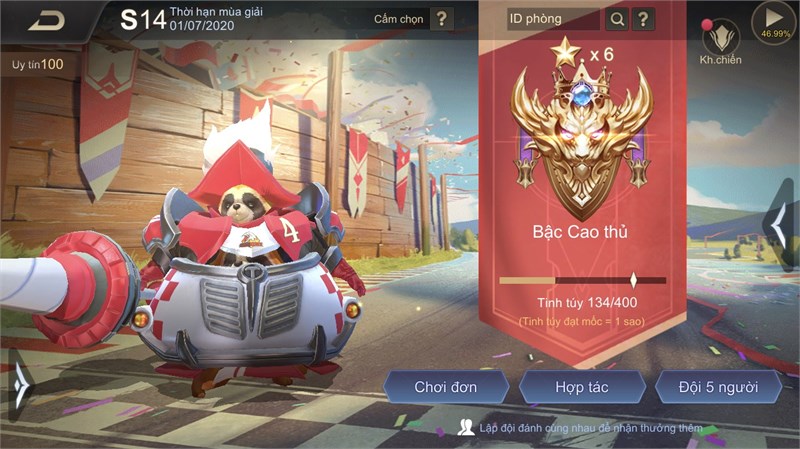Select the Đội 5 người team mode
Screen dimensions: 800x449
[x=718, y=386]
